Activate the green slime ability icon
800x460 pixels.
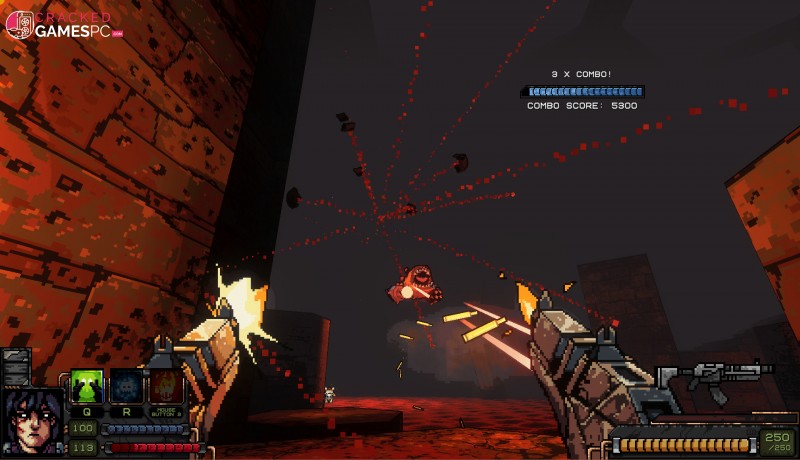point(86,387)
